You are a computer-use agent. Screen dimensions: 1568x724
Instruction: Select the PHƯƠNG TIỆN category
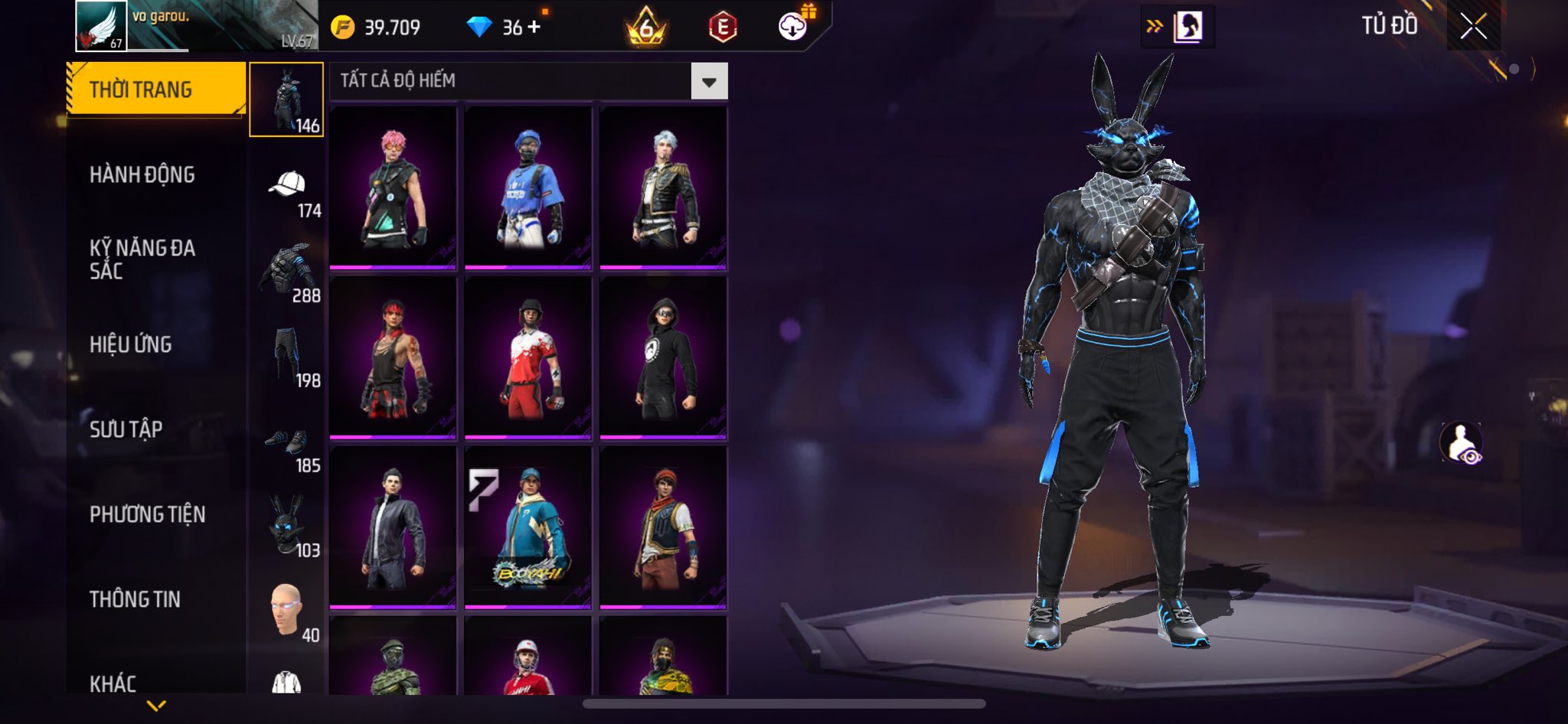(148, 514)
